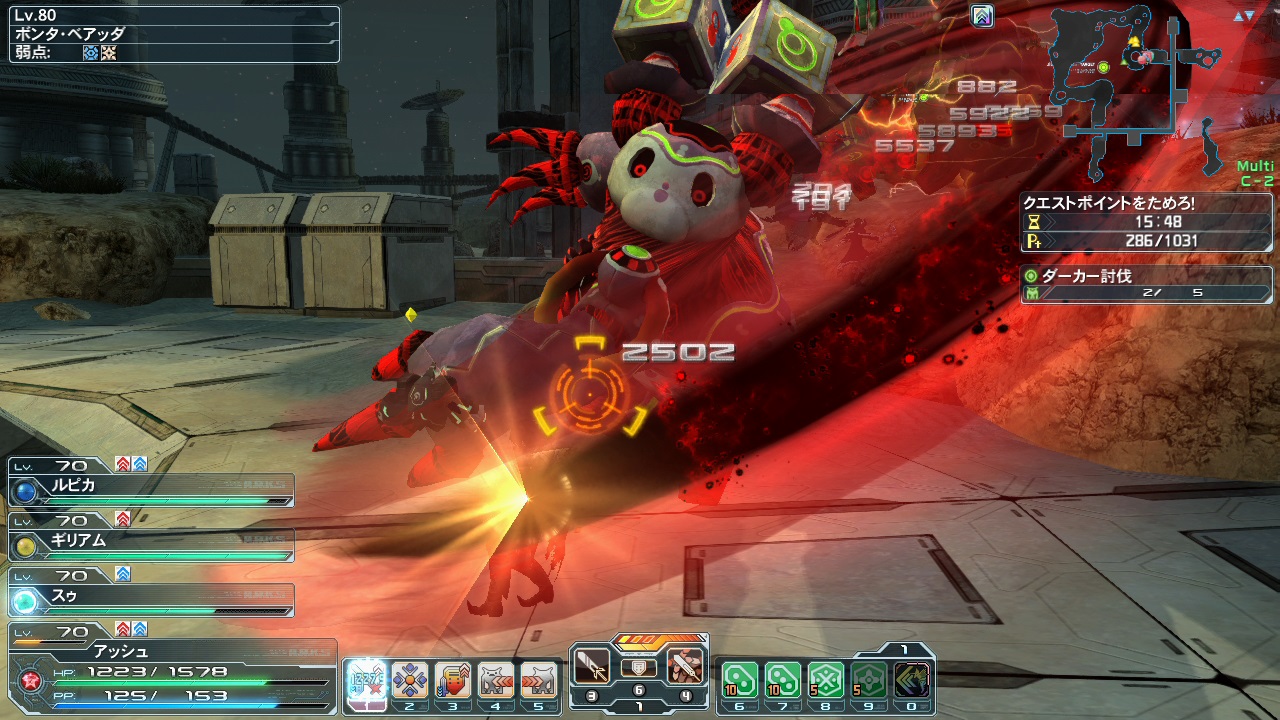The width and height of the screenshot is (1280, 720).
Task: Use the right-arrows mag skill in slot 5
Action: [x=539, y=681]
